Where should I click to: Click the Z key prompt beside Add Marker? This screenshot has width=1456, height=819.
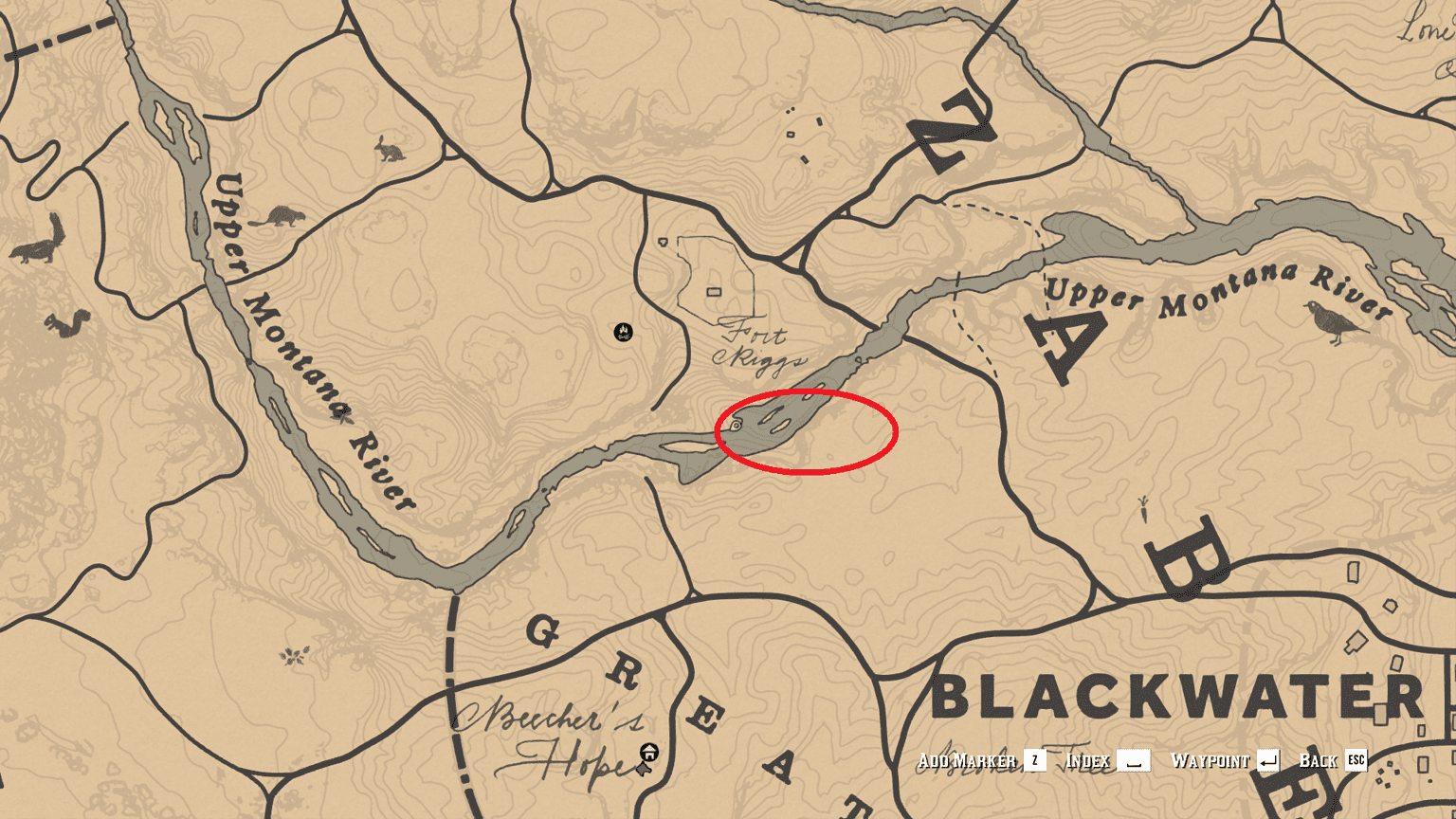point(1034,760)
